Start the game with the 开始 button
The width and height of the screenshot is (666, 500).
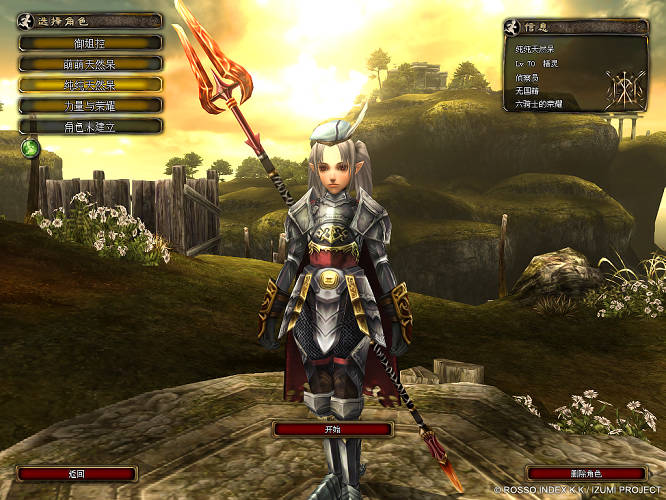333,429
